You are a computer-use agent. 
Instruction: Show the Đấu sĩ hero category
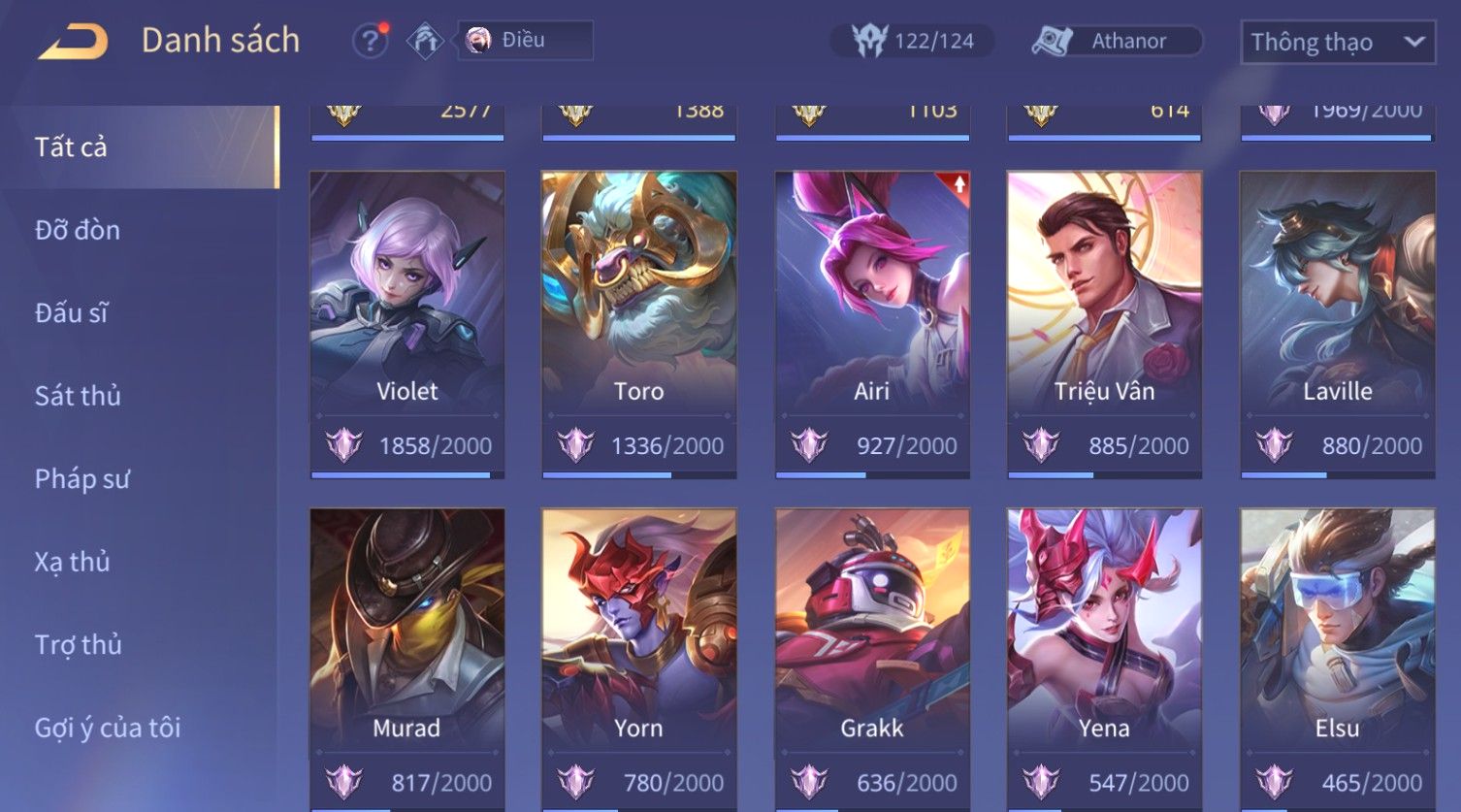click(72, 313)
